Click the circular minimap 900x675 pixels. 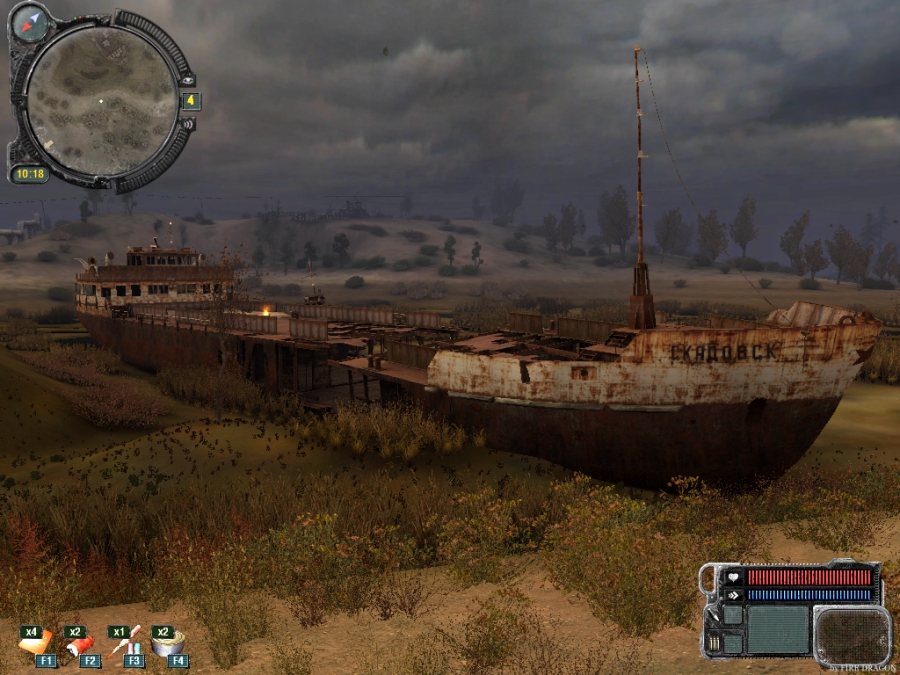(x=101, y=101)
